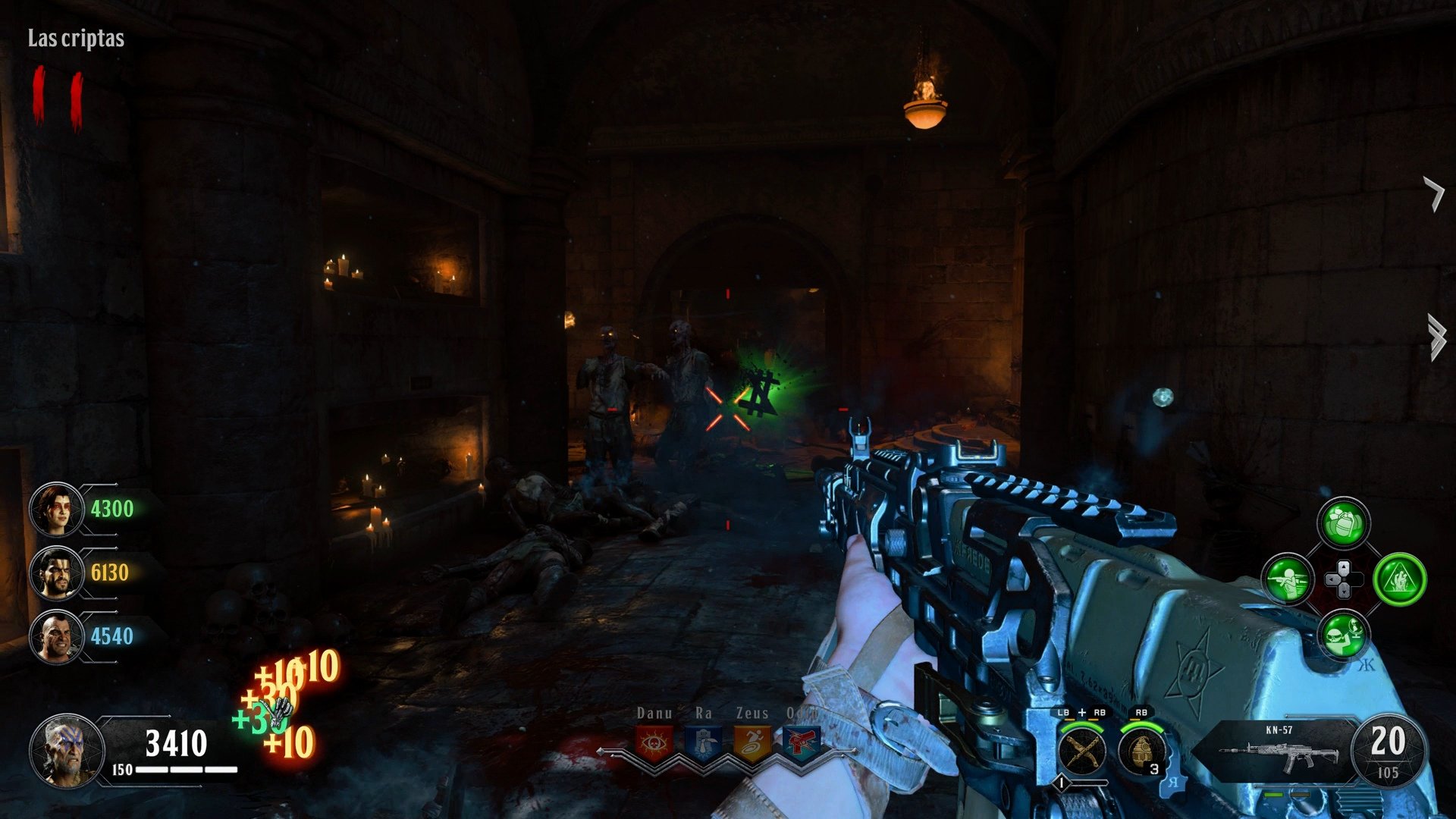Toggle the up arrow on the d-pad indicator
This screenshot has width=1456, height=819.
click(1344, 568)
